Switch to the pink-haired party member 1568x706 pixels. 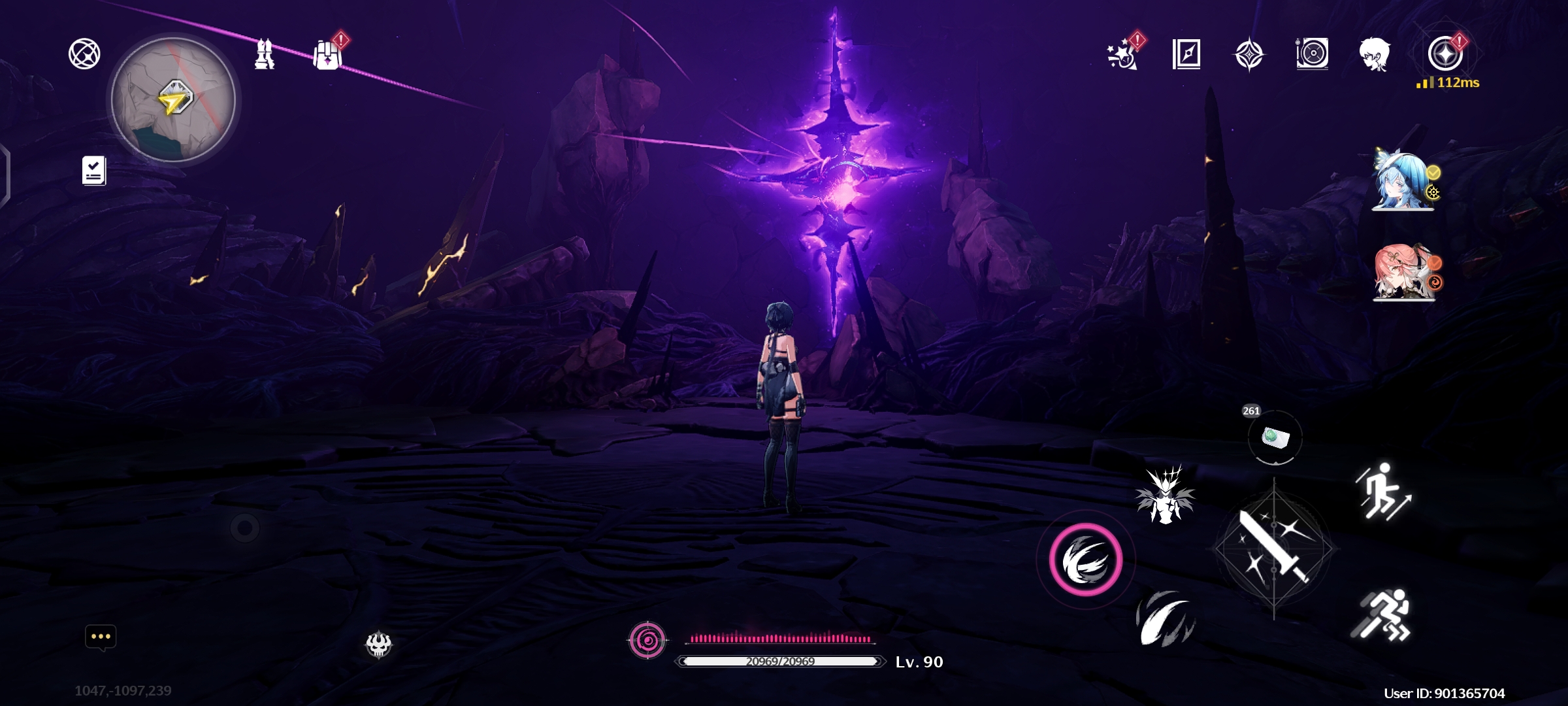(1403, 272)
